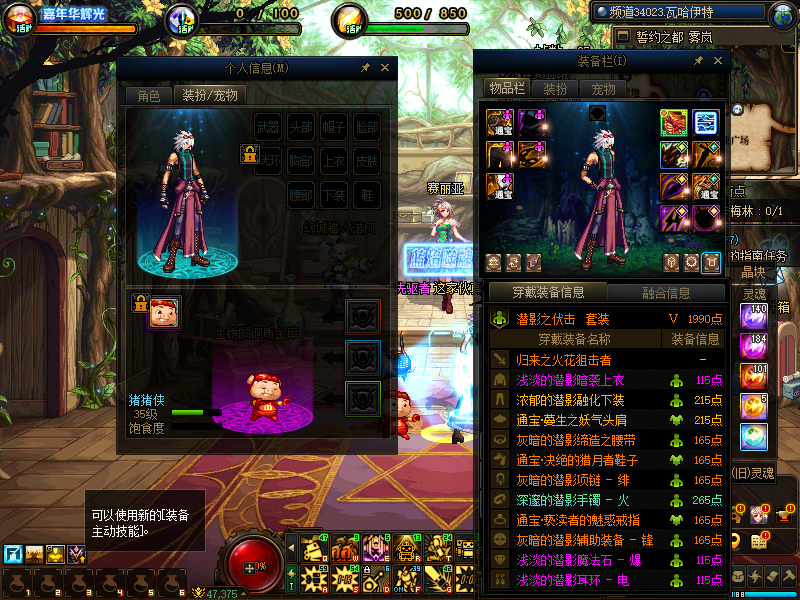
Task: Click the 猪猪侠 pet portrait icon
Action: (165, 311)
